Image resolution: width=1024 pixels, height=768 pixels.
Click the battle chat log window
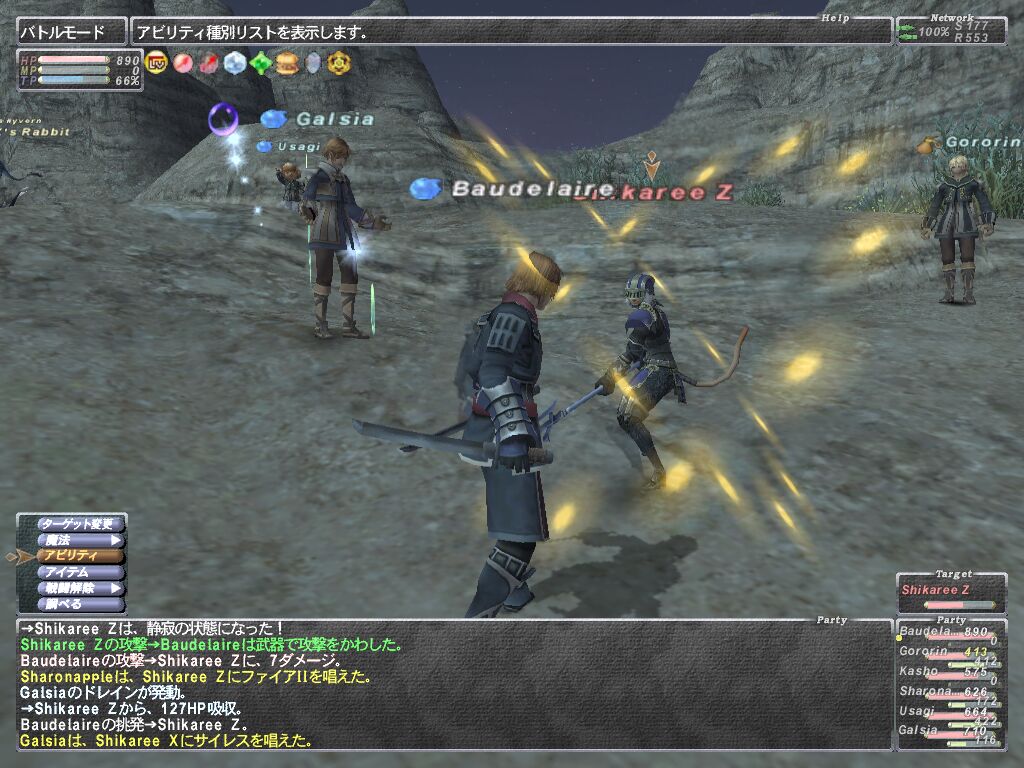point(450,685)
